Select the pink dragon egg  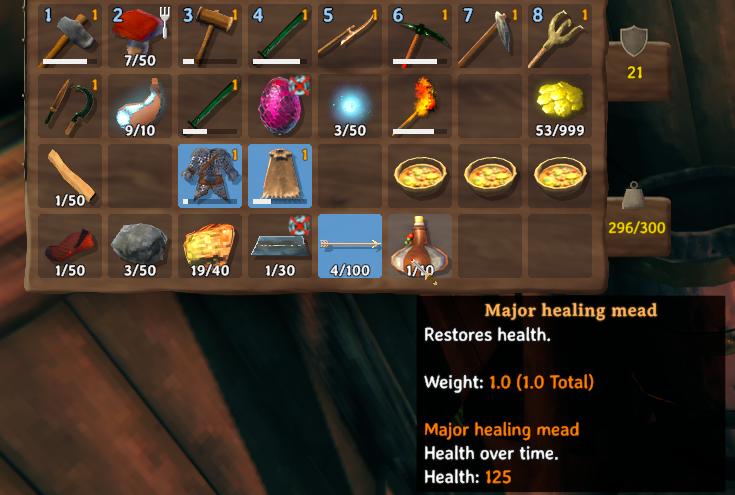pyautogui.click(x=280, y=106)
